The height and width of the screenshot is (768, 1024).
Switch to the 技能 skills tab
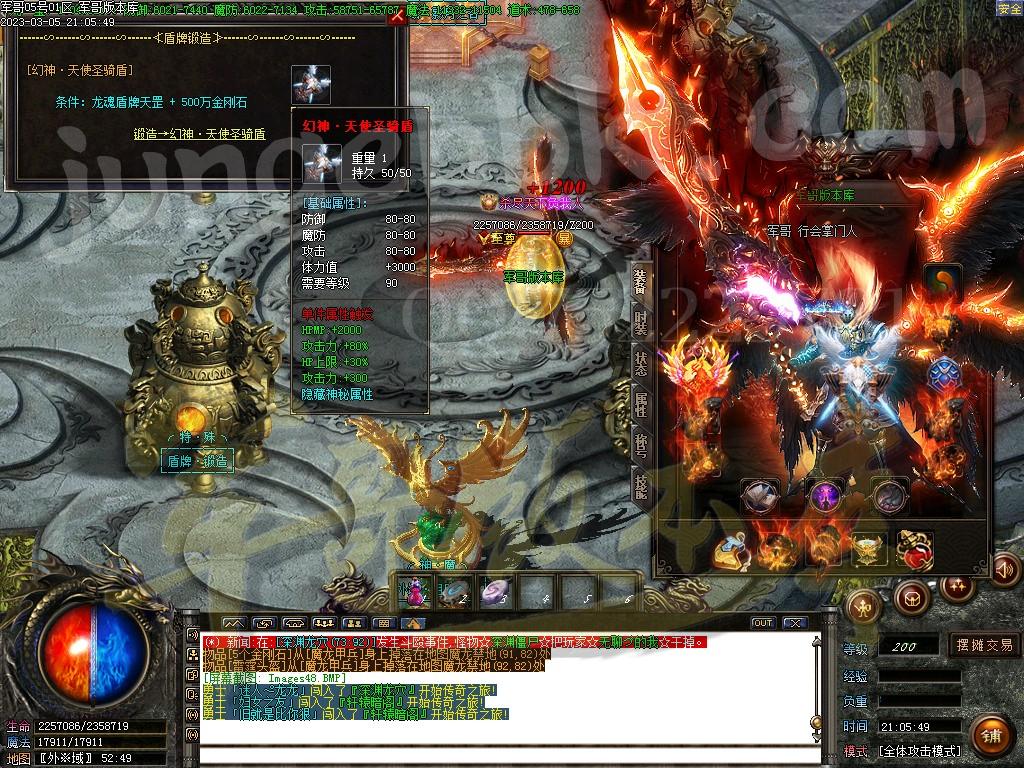click(x=641, y=486)
